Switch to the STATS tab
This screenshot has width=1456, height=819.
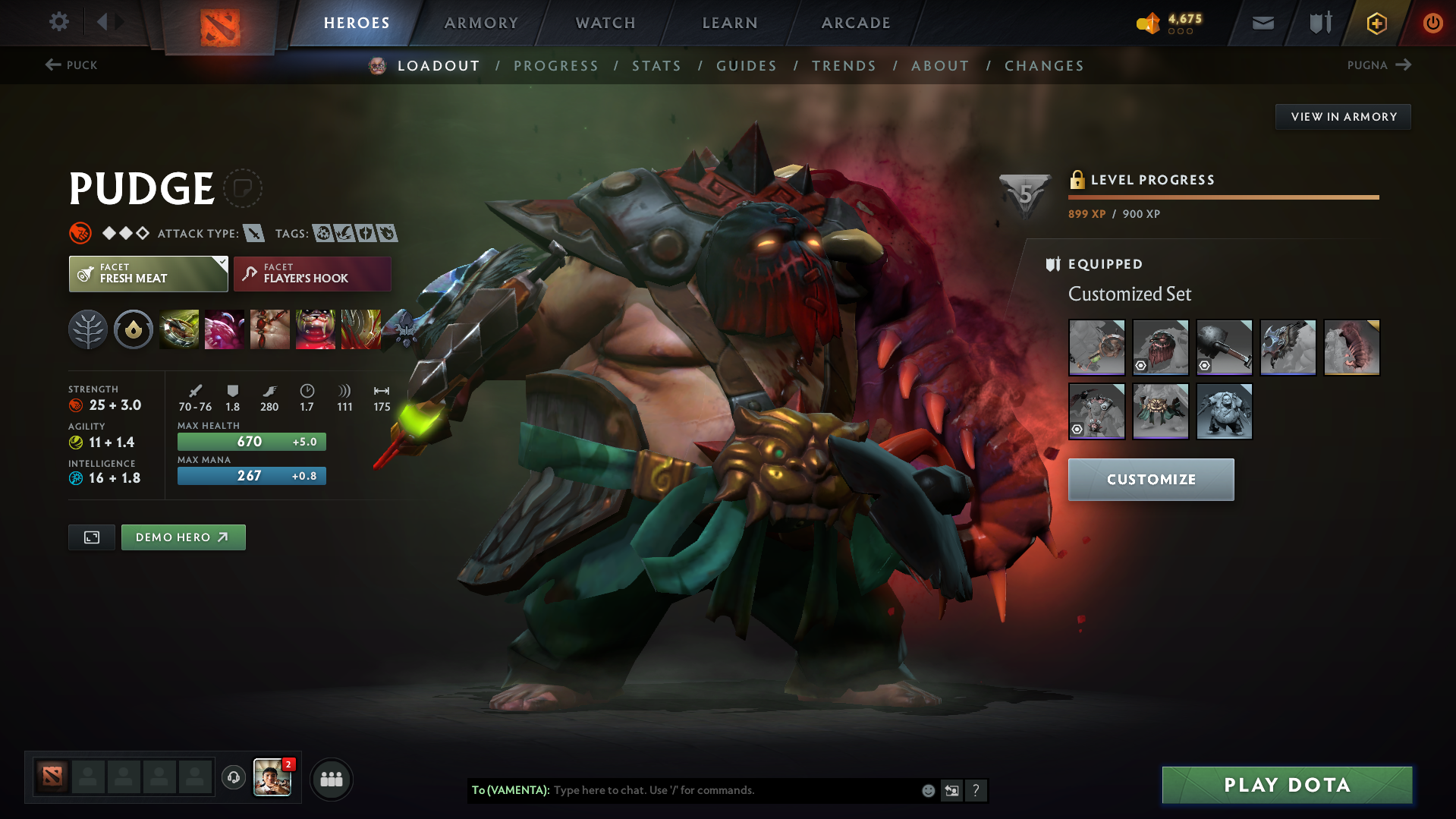656,66
